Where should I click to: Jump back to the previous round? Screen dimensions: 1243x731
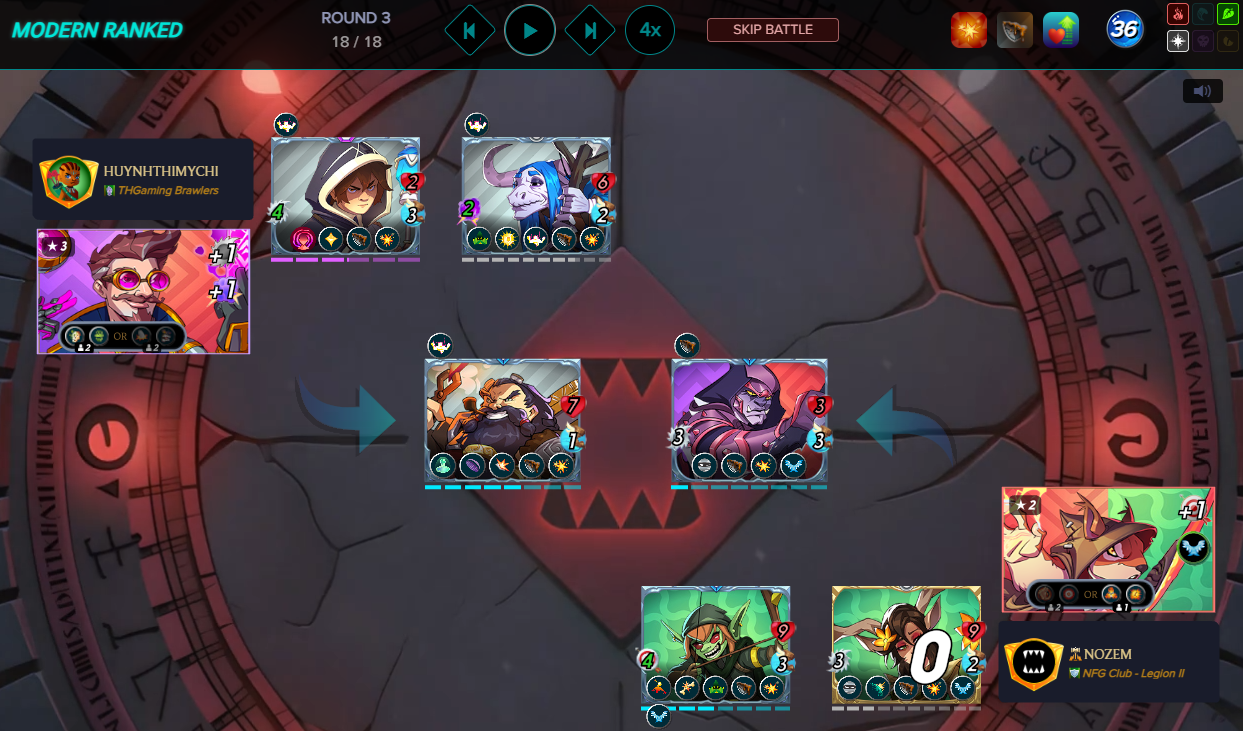point(469,30)
